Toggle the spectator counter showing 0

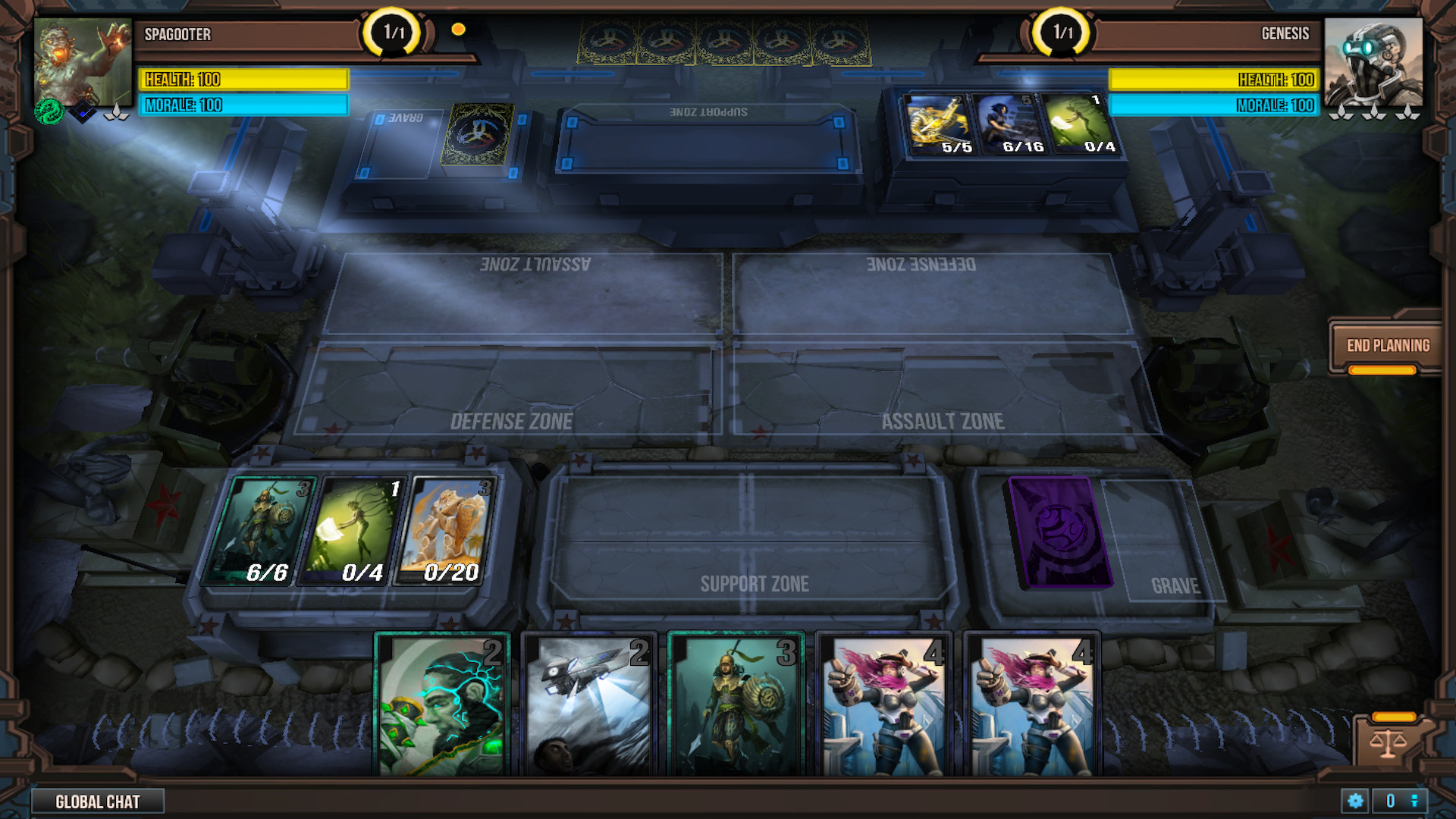point(1391,800)
